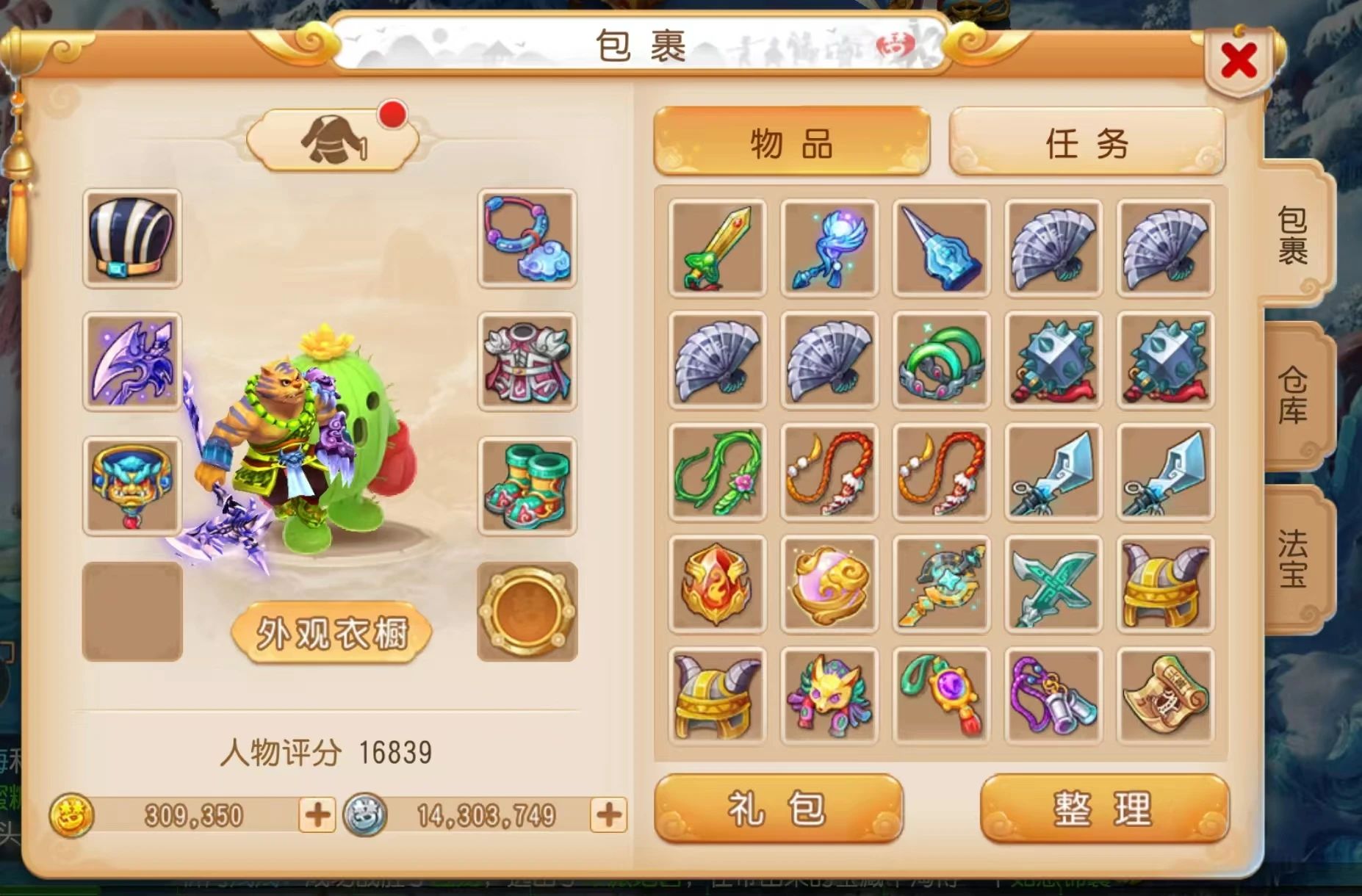This screenshot has width=1362, height=896.
Task: Select the striped black hat equipment slot
Action: [x=131, y=239]
